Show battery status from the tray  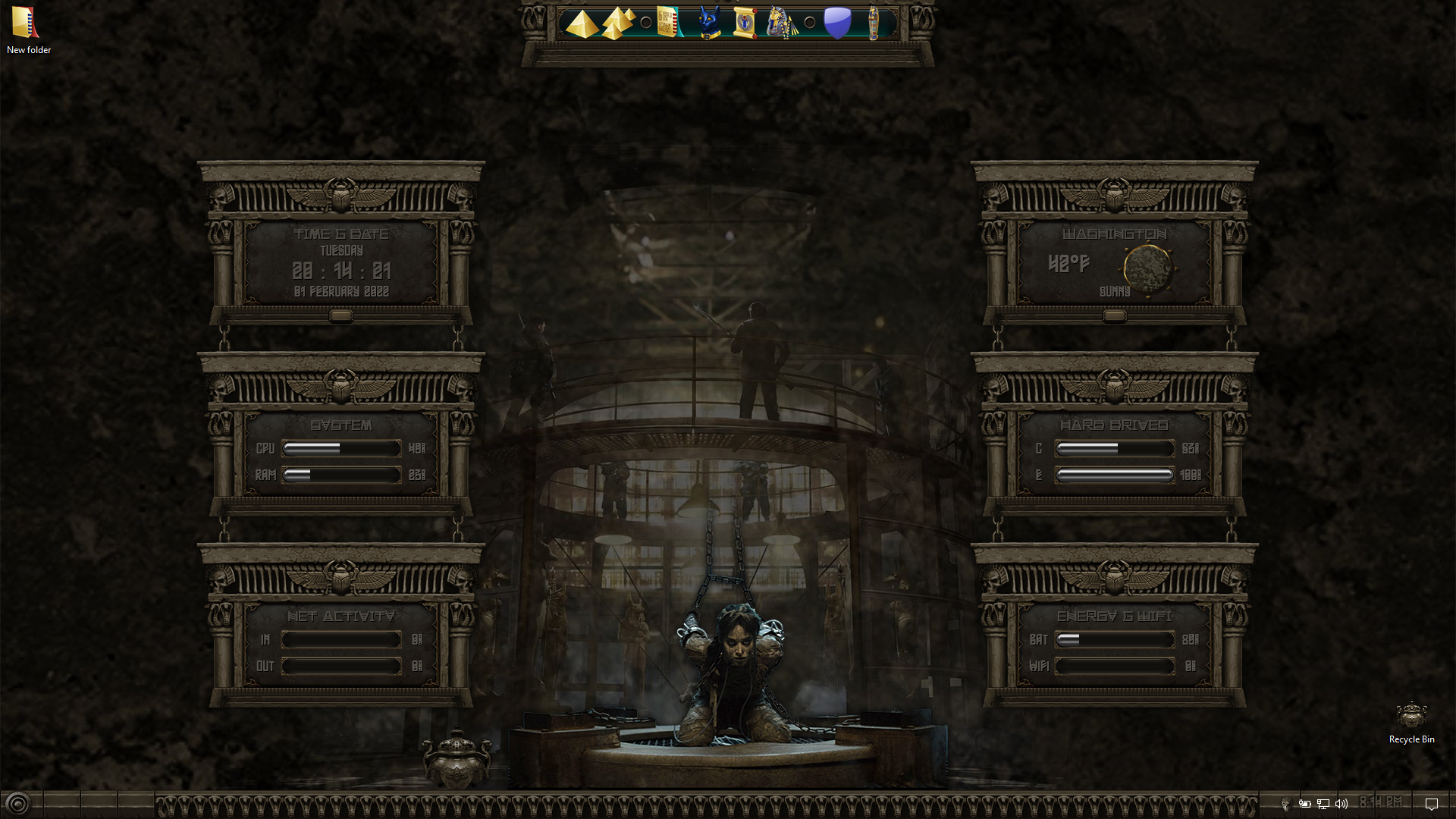point(1304,804)
